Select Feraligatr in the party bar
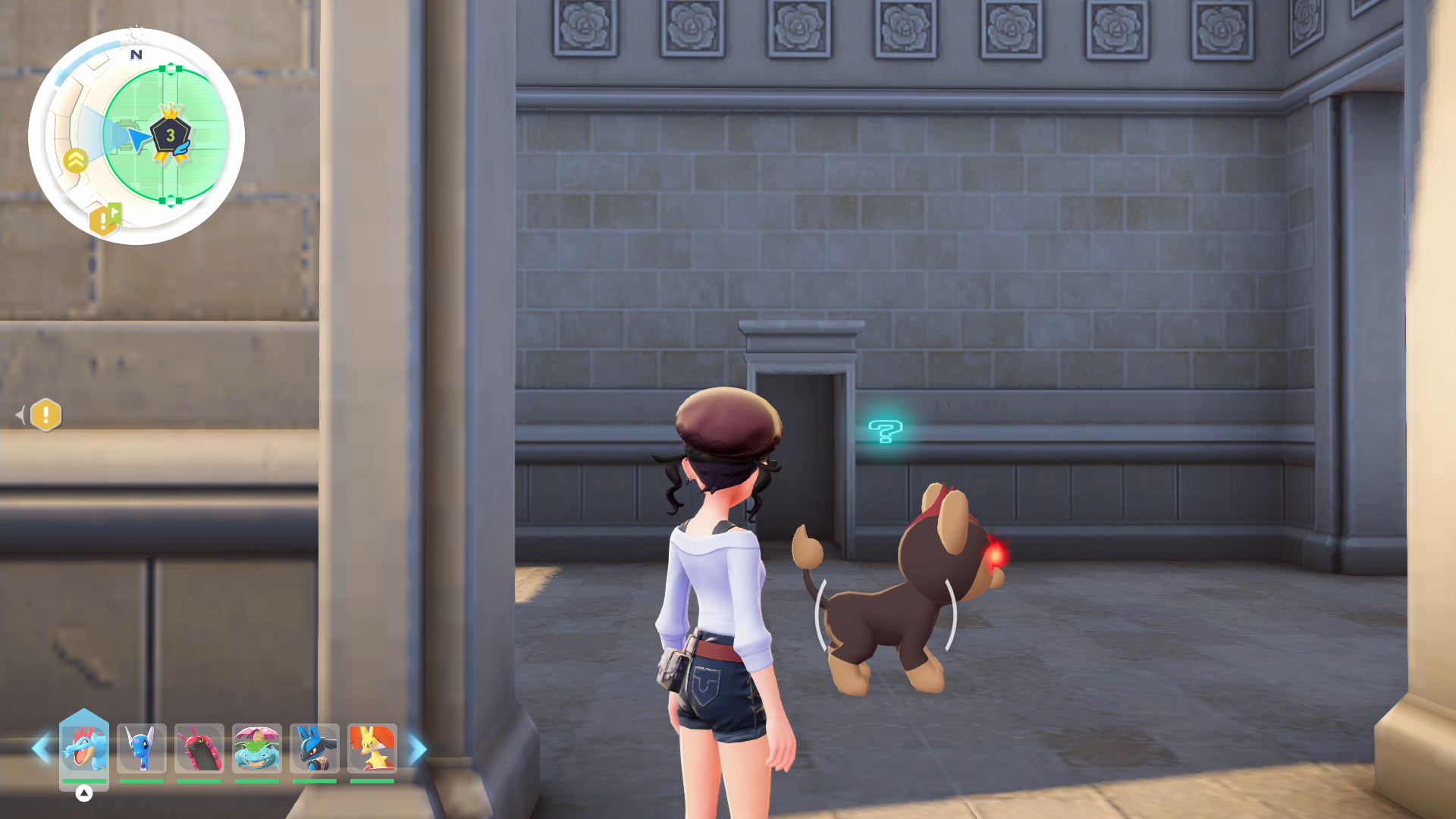 point(84,748)
